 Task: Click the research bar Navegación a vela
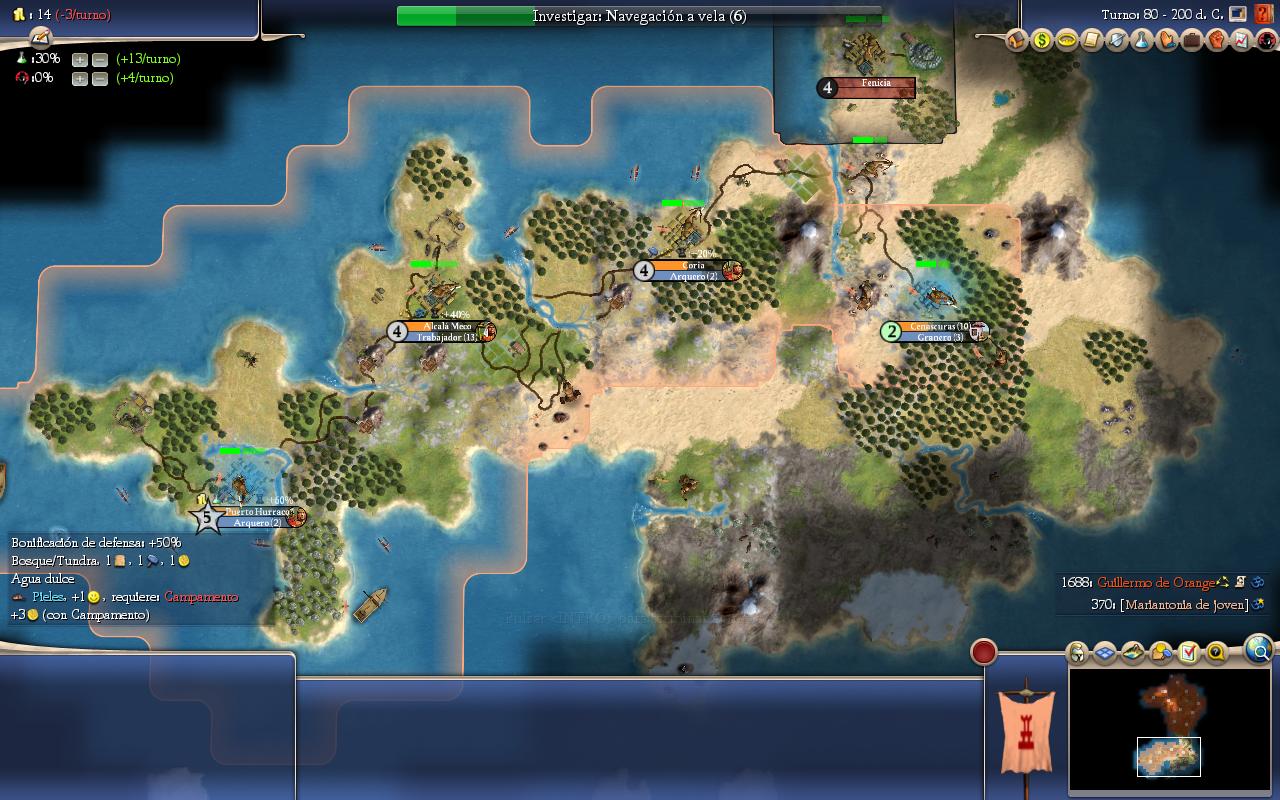pyautogui.click(x=639, y=16)
